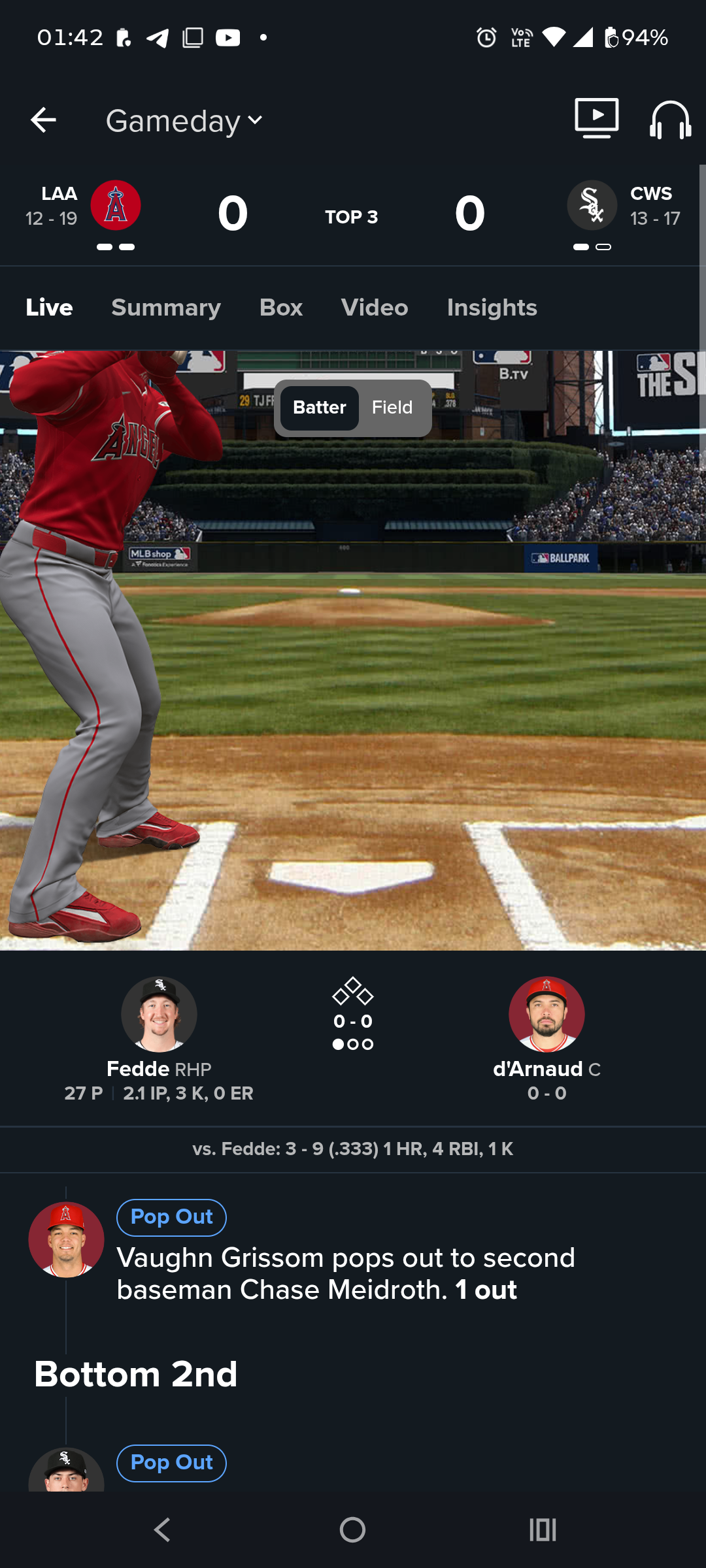Open Vaughn Grissom's Pop Out play
This screenshot has width=706, height=1568.
point(345,1273)
